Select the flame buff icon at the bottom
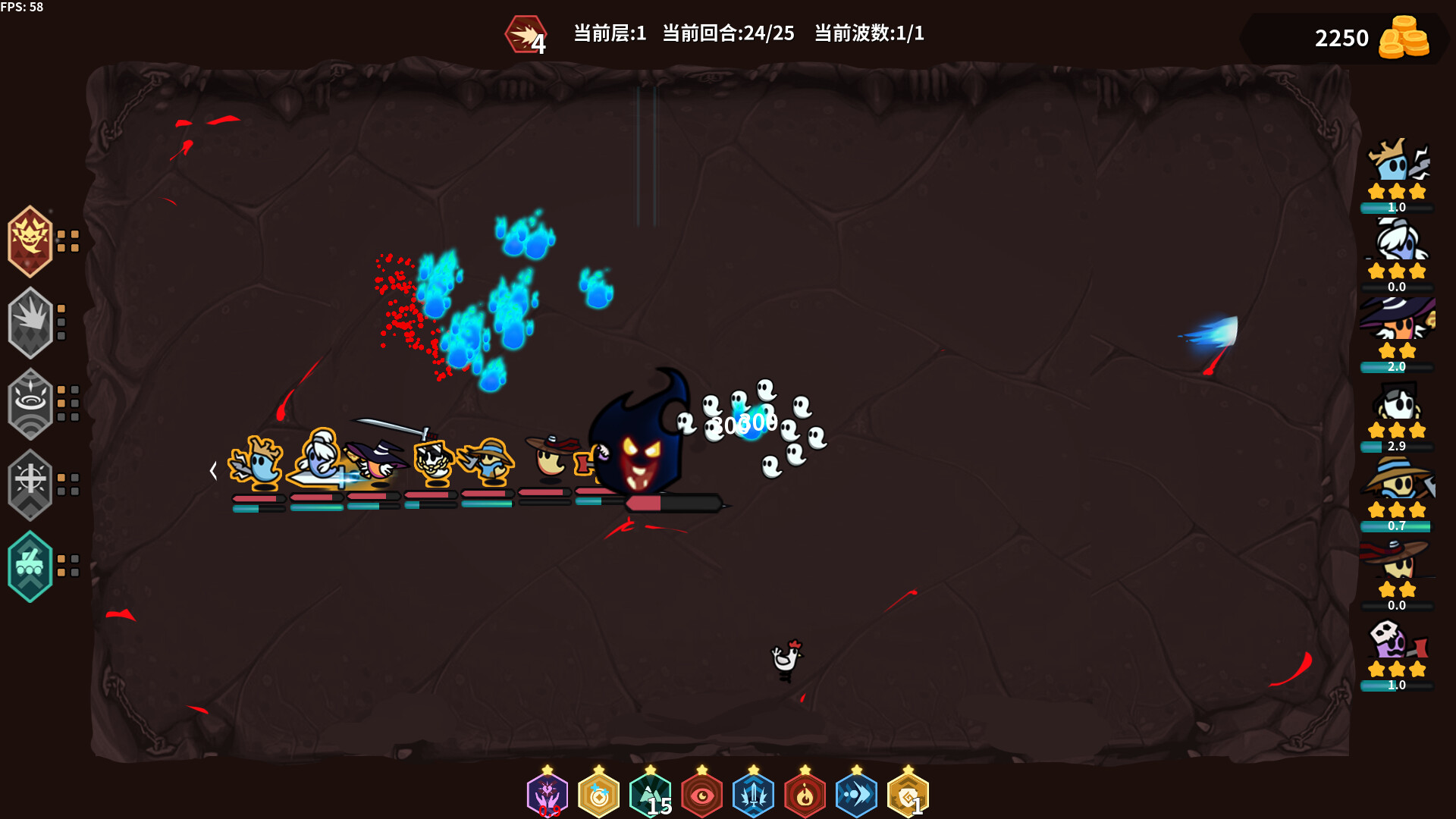The image size is (1456, 819). [805, 795]
